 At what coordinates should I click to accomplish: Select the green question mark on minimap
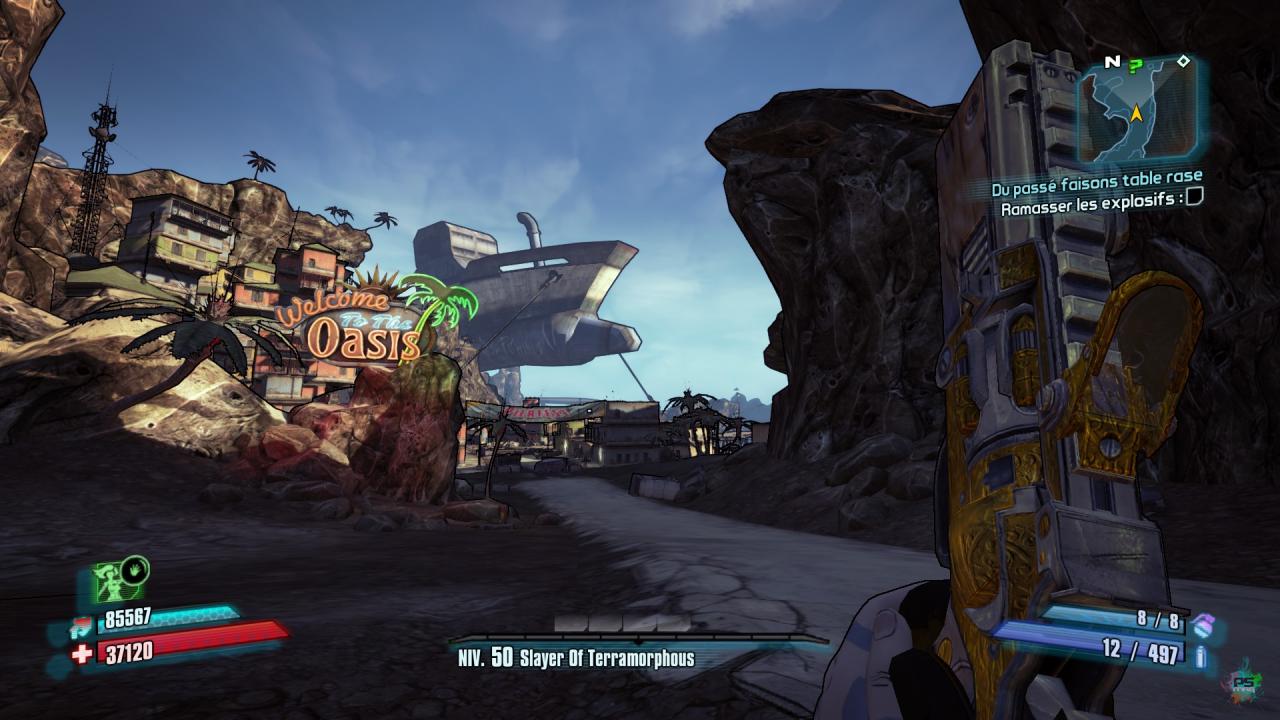click(x=1135, y=66)
